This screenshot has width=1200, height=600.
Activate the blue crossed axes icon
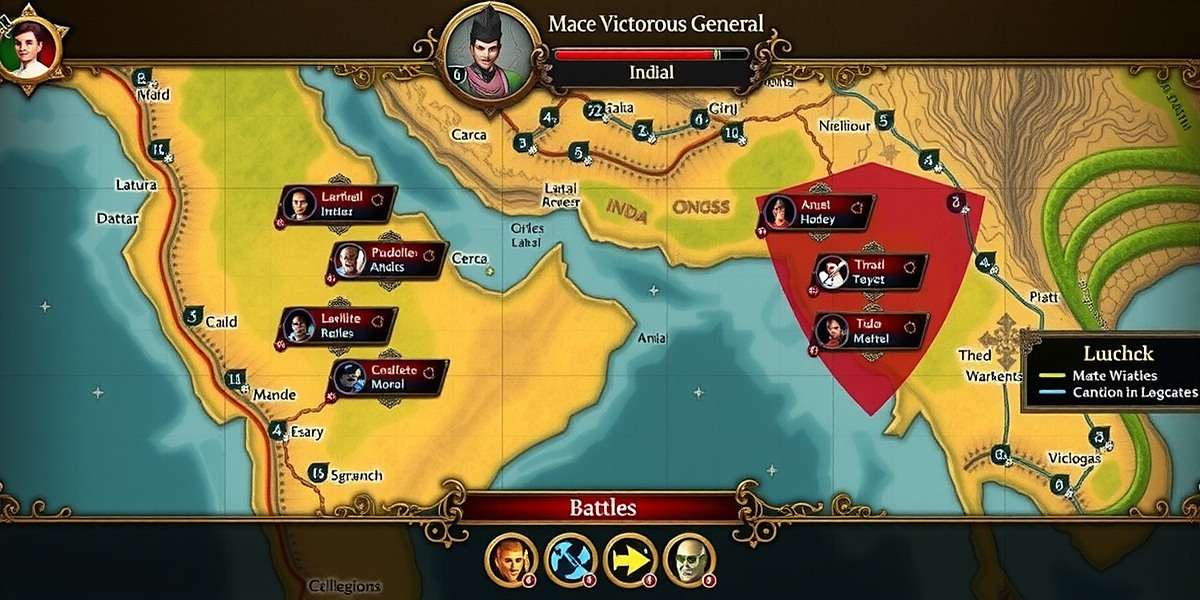click(571, 560)
